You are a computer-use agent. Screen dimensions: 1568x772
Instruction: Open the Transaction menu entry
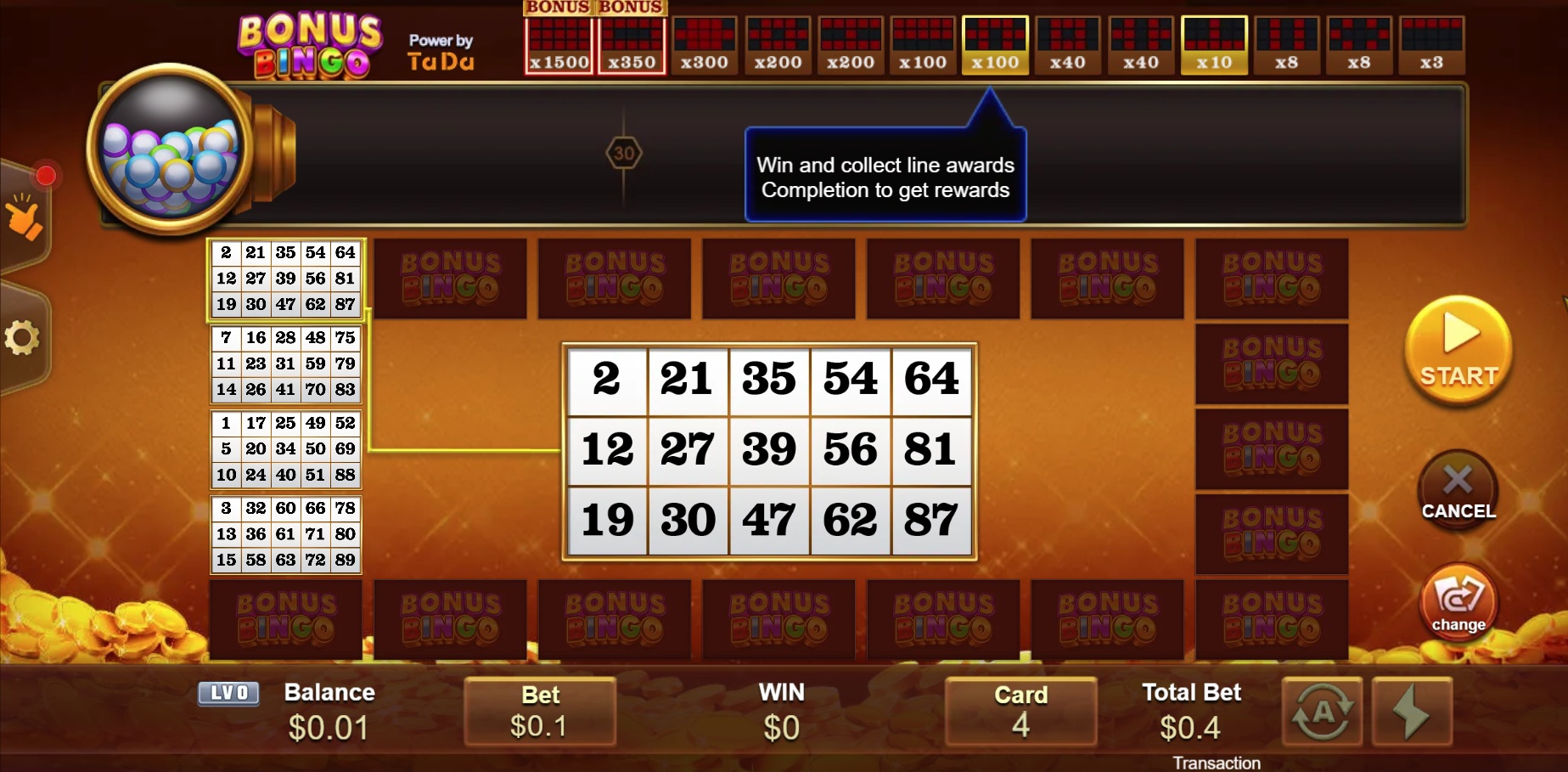[1217, 762]
